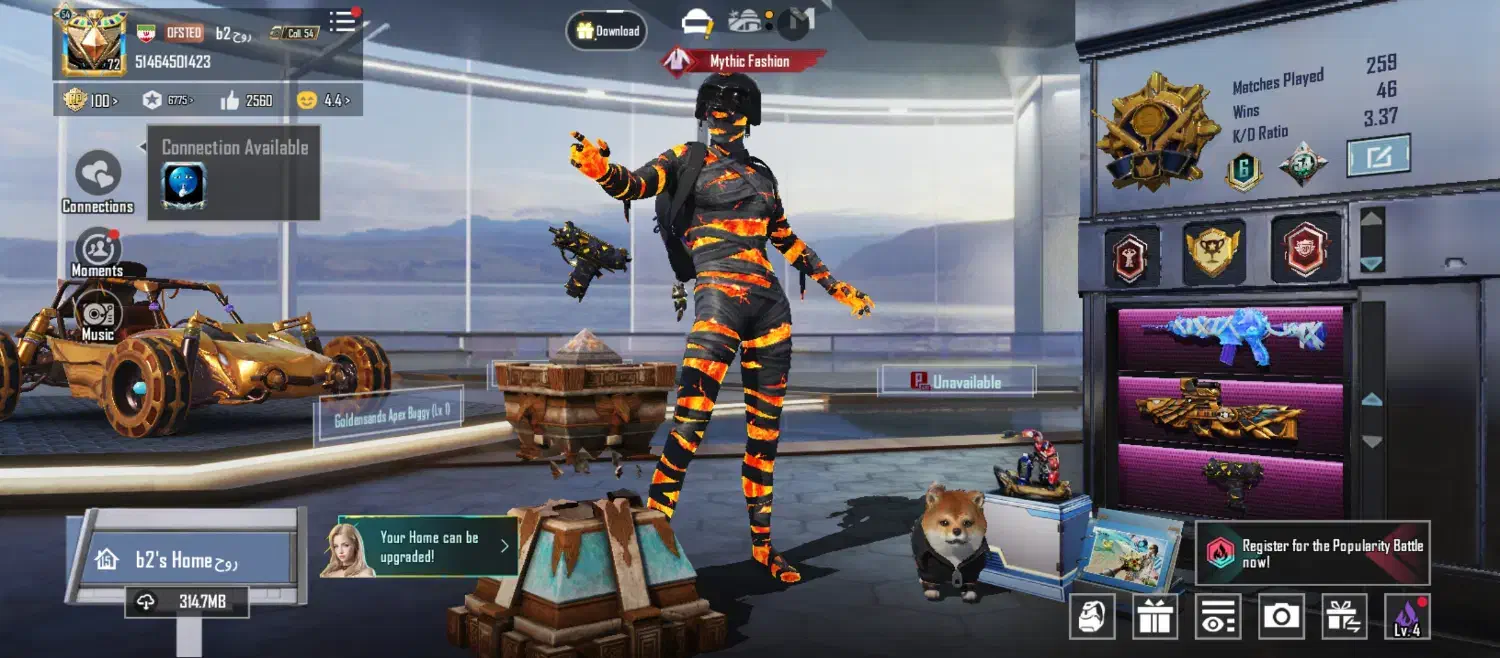Open the list menu beside the player name

tap(343, 22)
